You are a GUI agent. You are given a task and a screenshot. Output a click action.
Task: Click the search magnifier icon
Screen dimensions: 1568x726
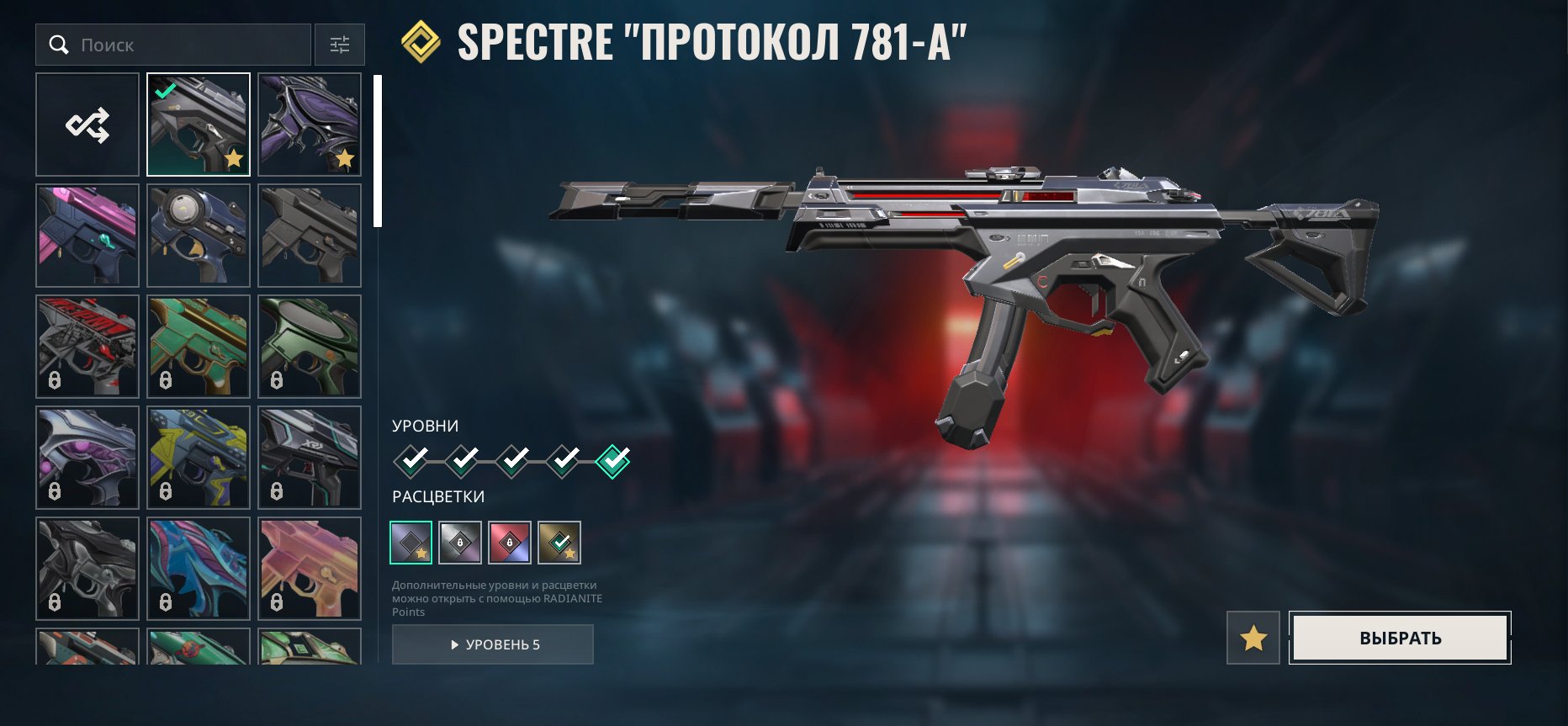click(57, 45)
